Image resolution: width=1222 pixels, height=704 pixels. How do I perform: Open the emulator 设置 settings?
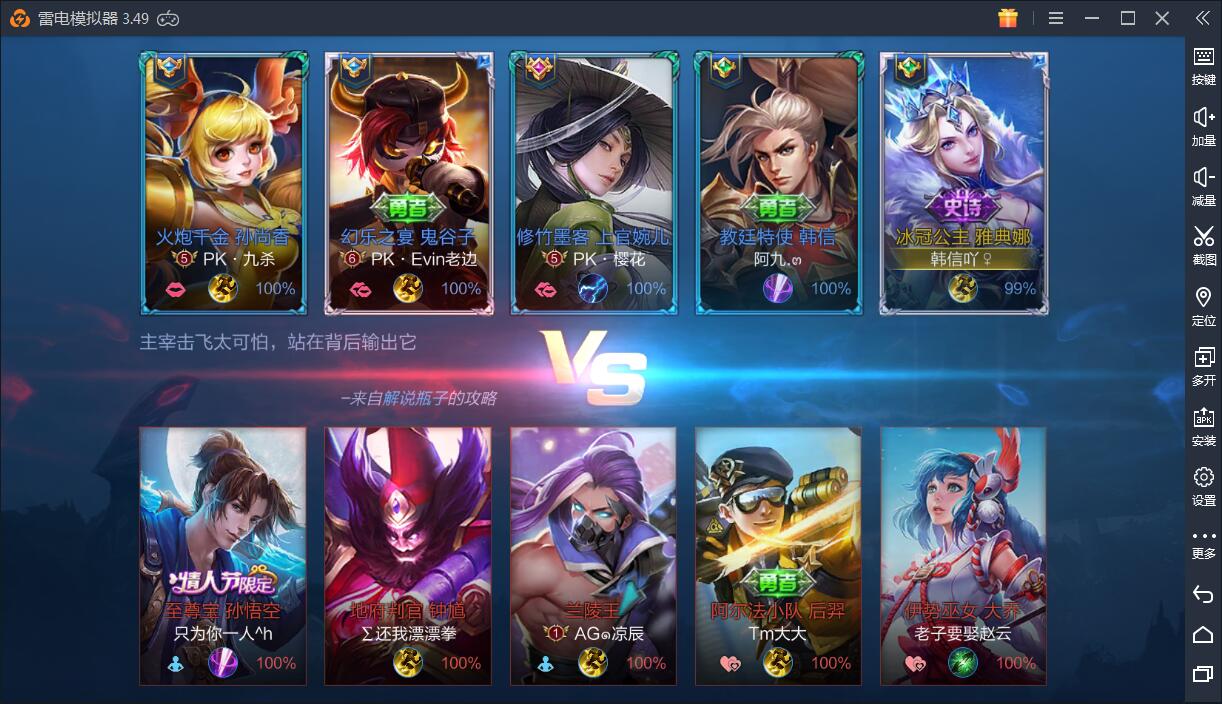[x=1203, y=485]
